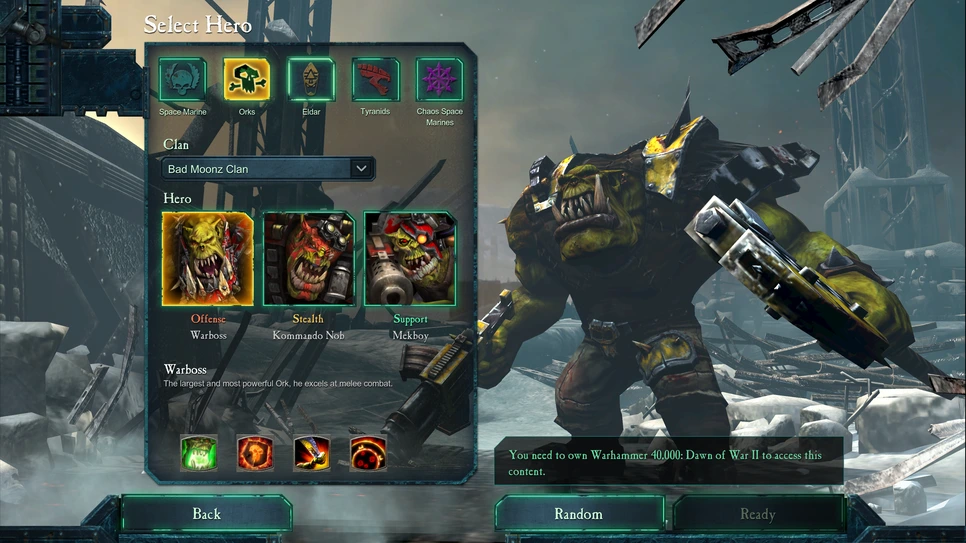Switch to the Tyranids faction

(375, 80)
